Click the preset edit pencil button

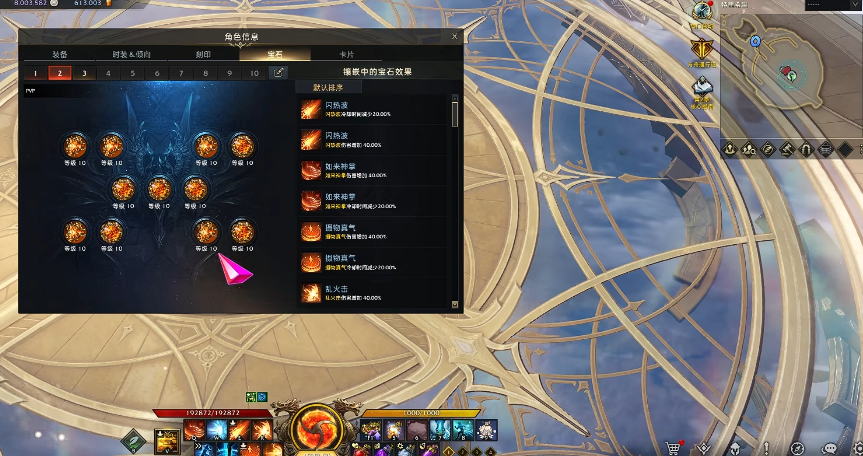coord(279,73)
